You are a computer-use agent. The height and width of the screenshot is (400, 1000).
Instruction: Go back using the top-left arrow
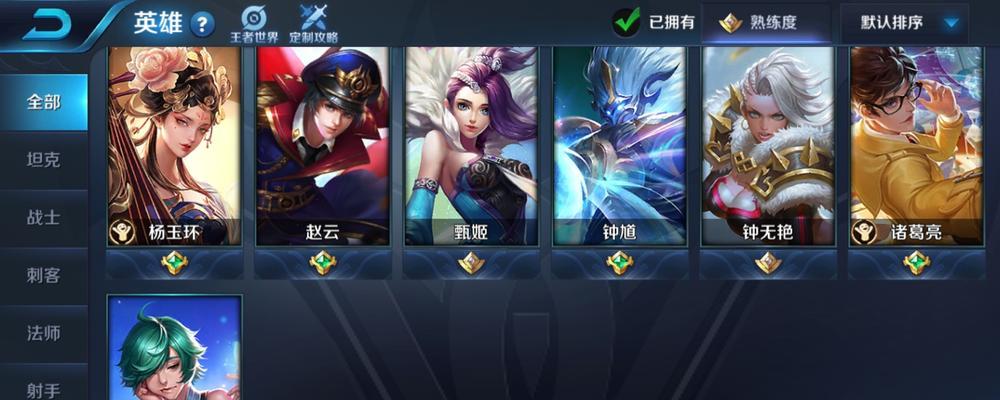[x=50, y=24]
